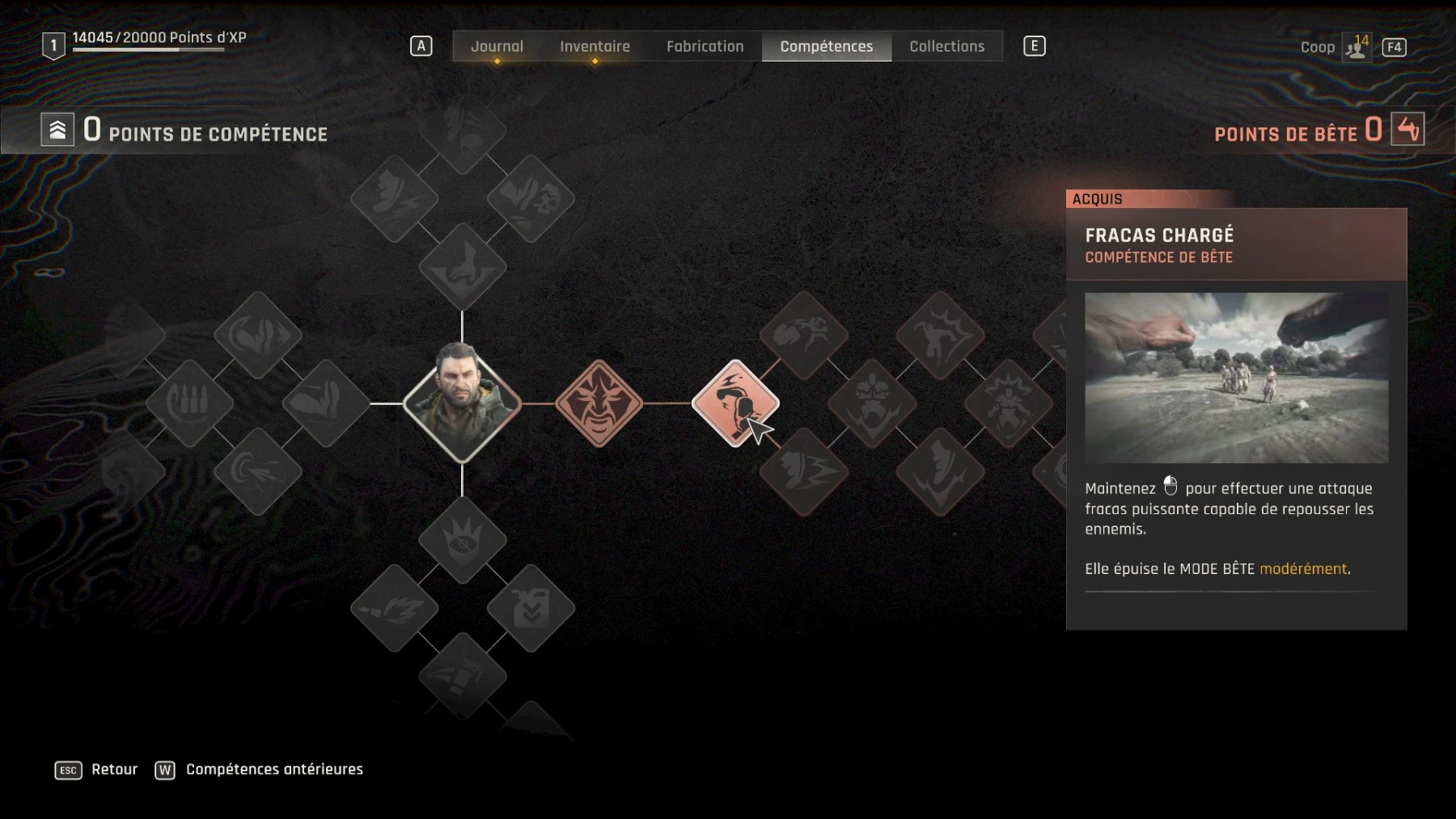Choose the beast face skill node
This screenshot has height=819, width=1456.
(x=599, y=403)
